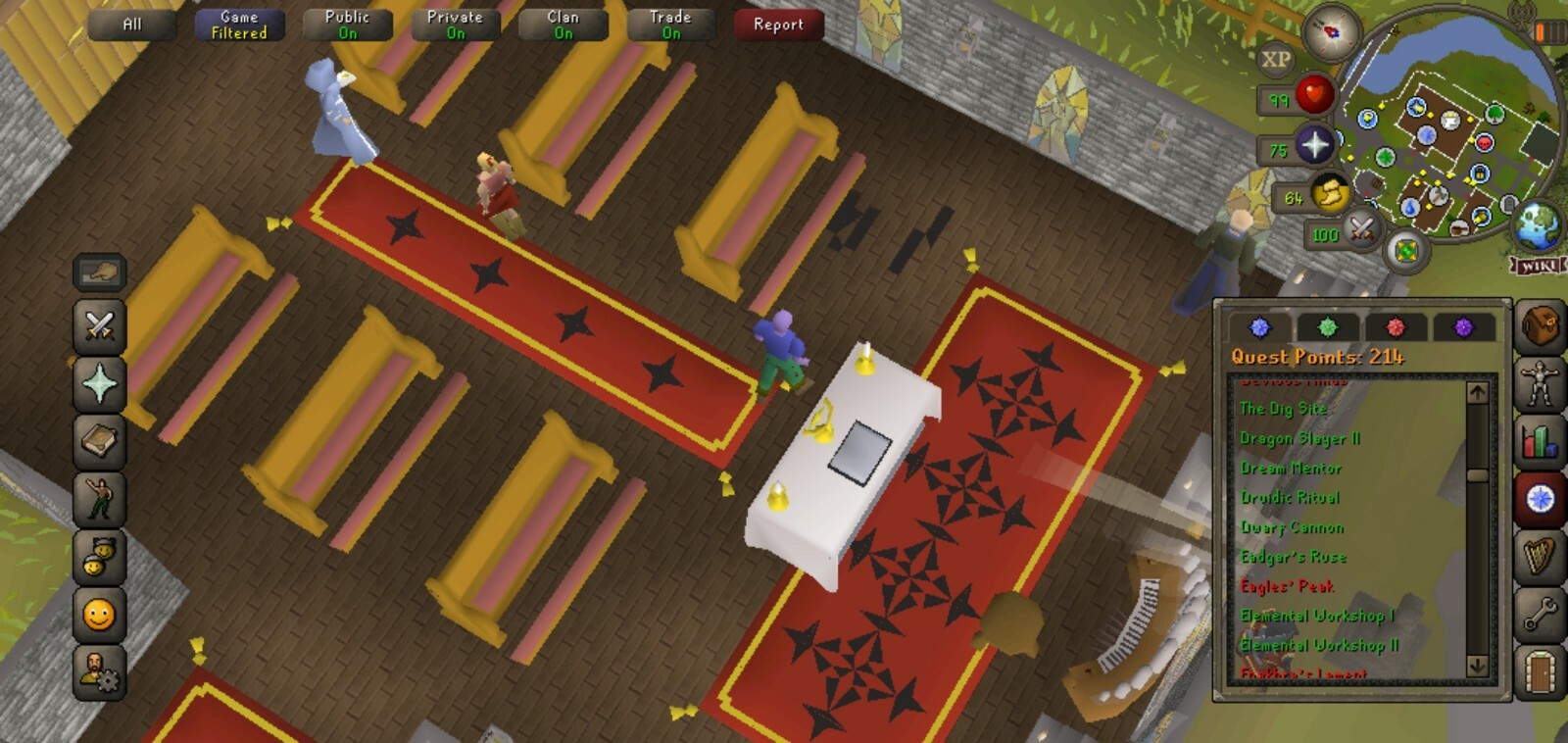This screenshot has height=743, width=1568.
Task: Switch to the green quest-list tab
Action: 1328,327
